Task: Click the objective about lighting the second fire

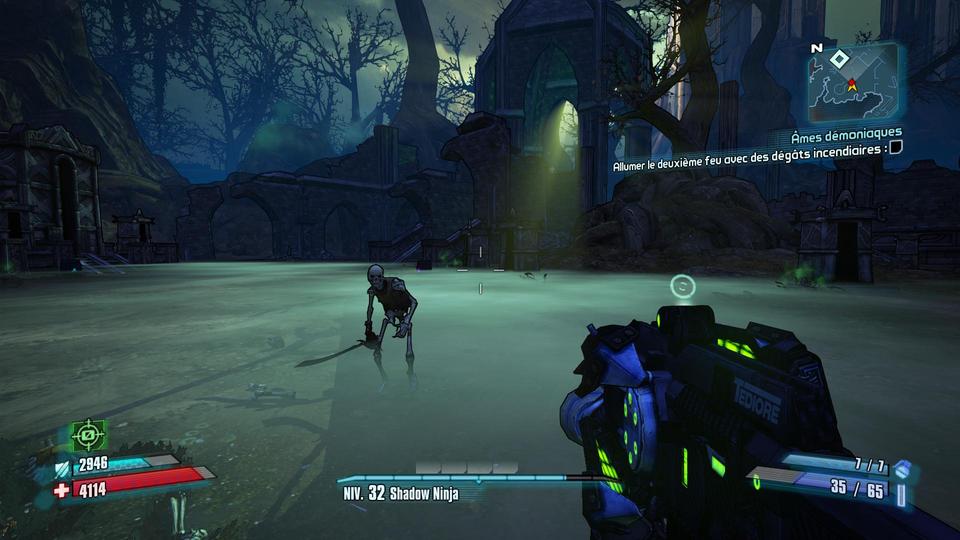Action: coord(750,148)
